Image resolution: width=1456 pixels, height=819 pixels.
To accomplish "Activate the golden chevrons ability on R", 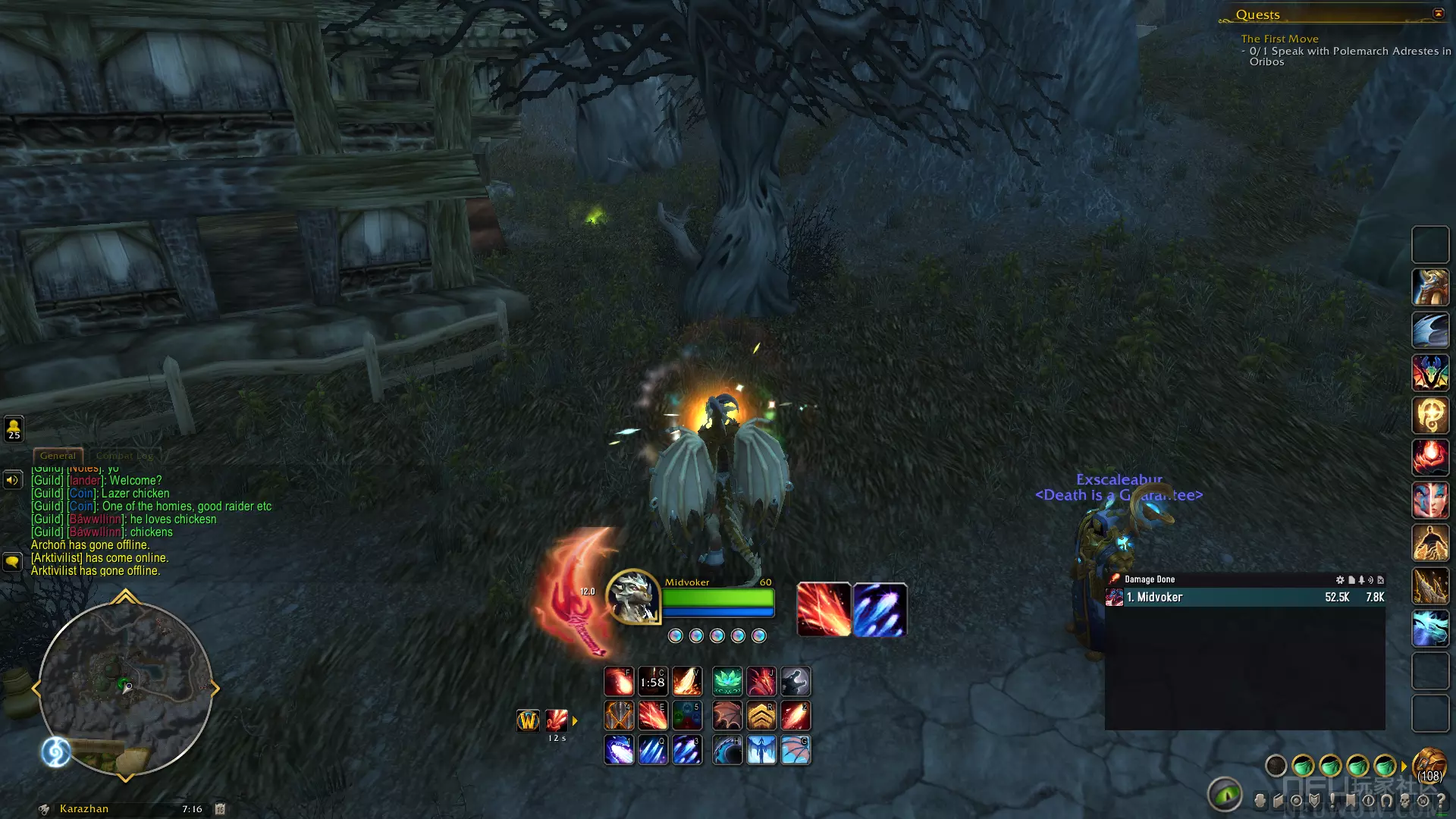I will coord(761,715).
